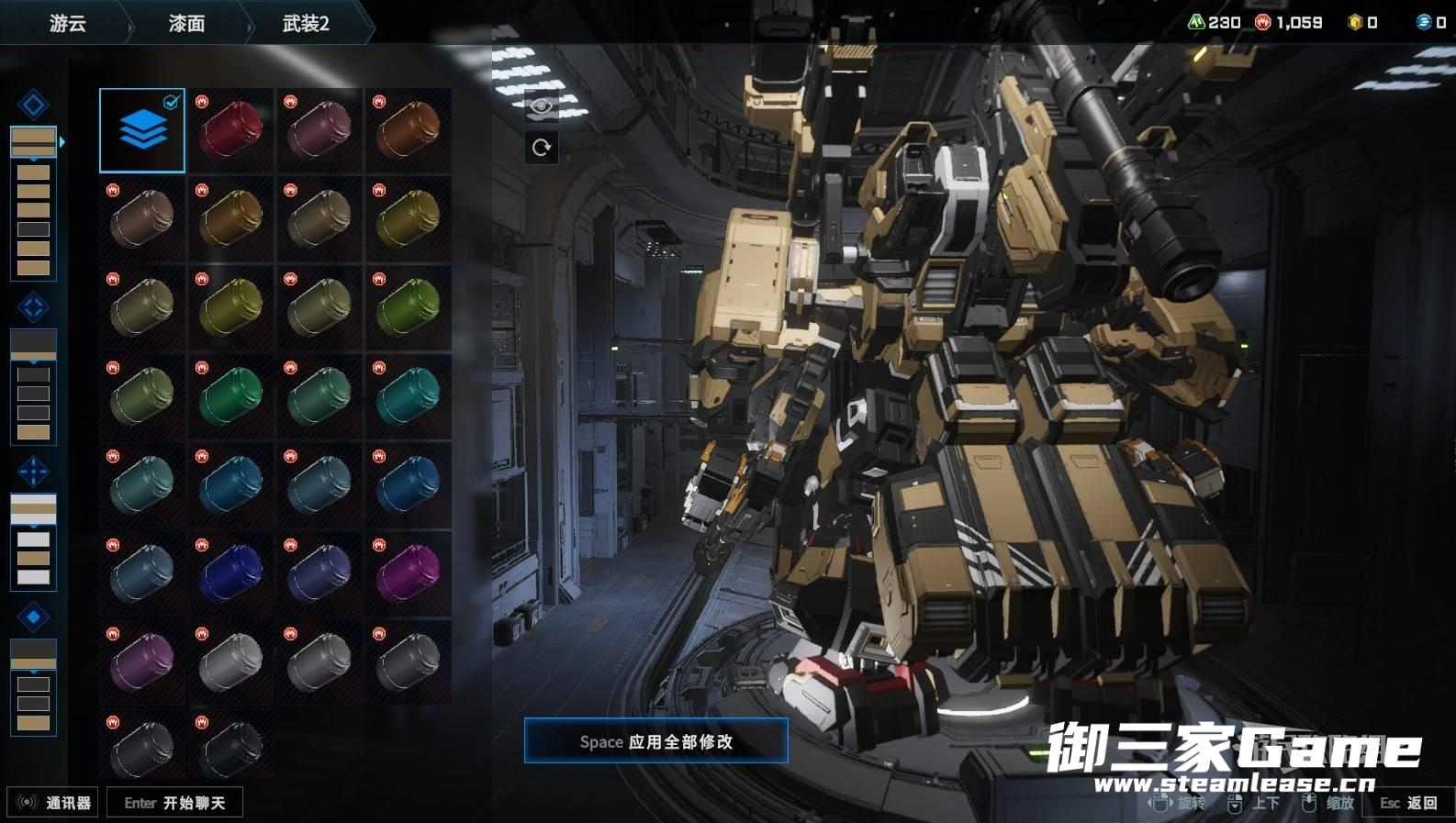Screen dimensions: 1456x823
Task: Go back with the 返回 button
Action: (1409, 803)
